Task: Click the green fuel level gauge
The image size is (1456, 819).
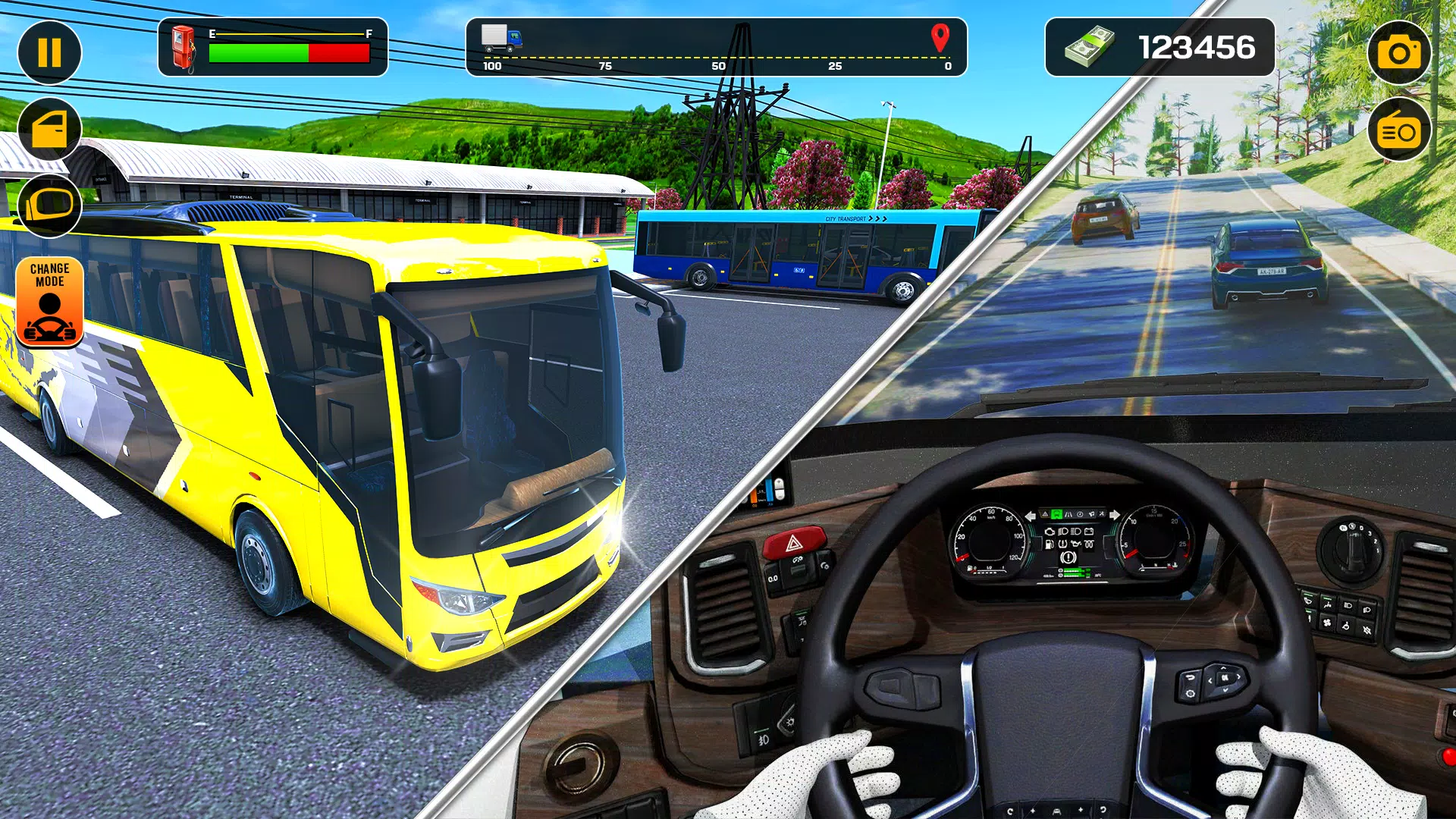Action: point(258,52)
